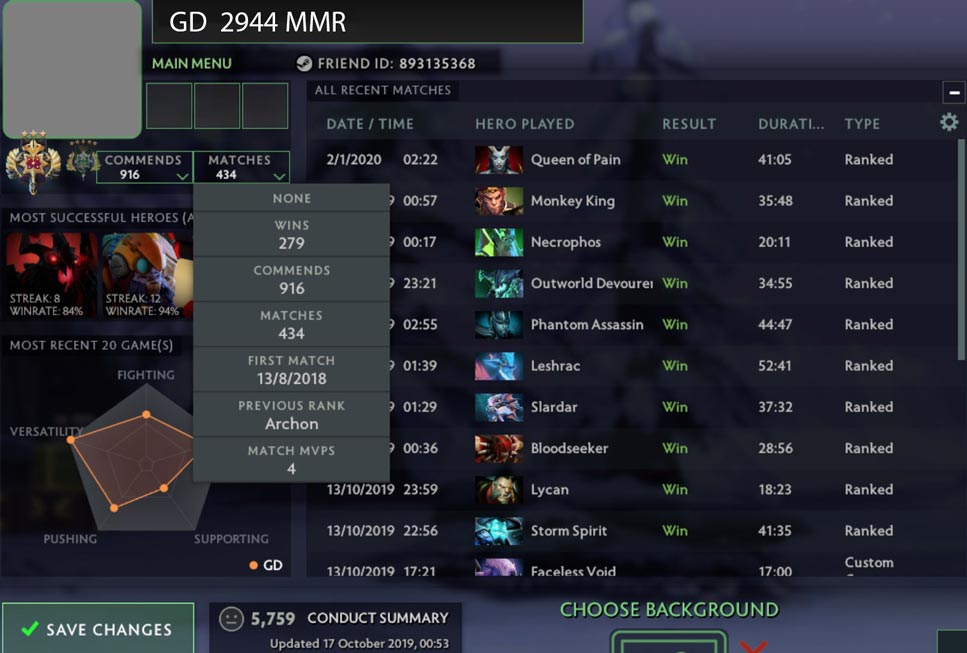Click the Hero Played column header
The height and width of the screenshot is (653, 967).
(524, 124)
